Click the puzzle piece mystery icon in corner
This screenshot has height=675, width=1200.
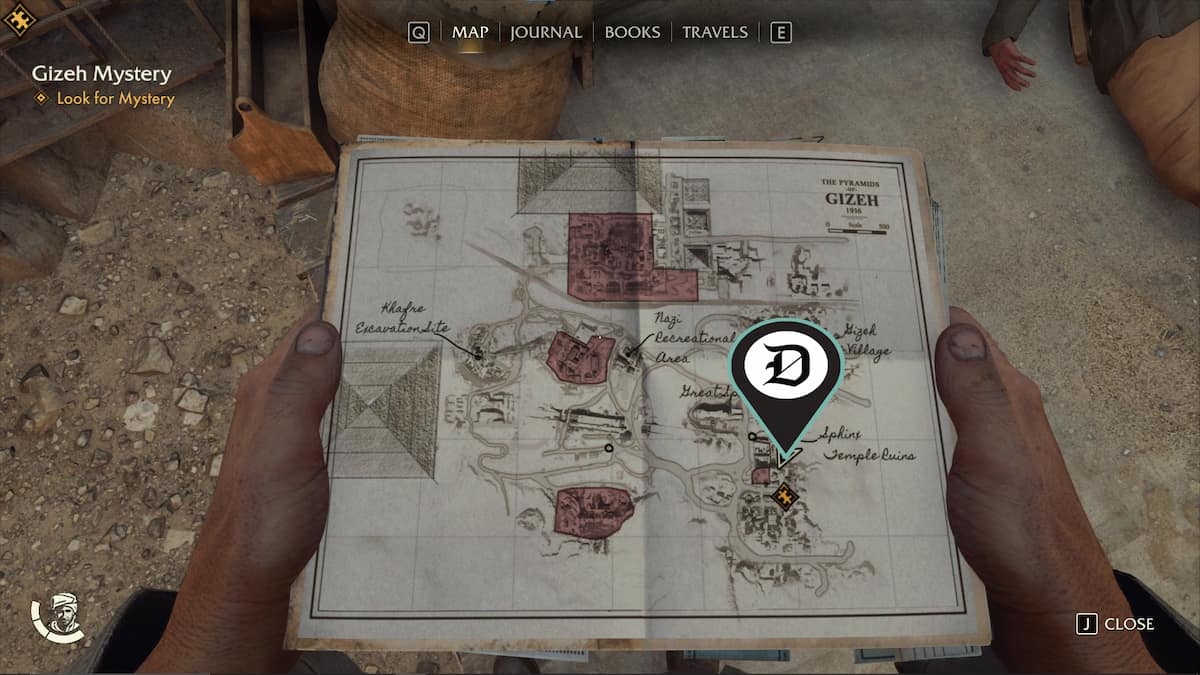click(19, 18)
